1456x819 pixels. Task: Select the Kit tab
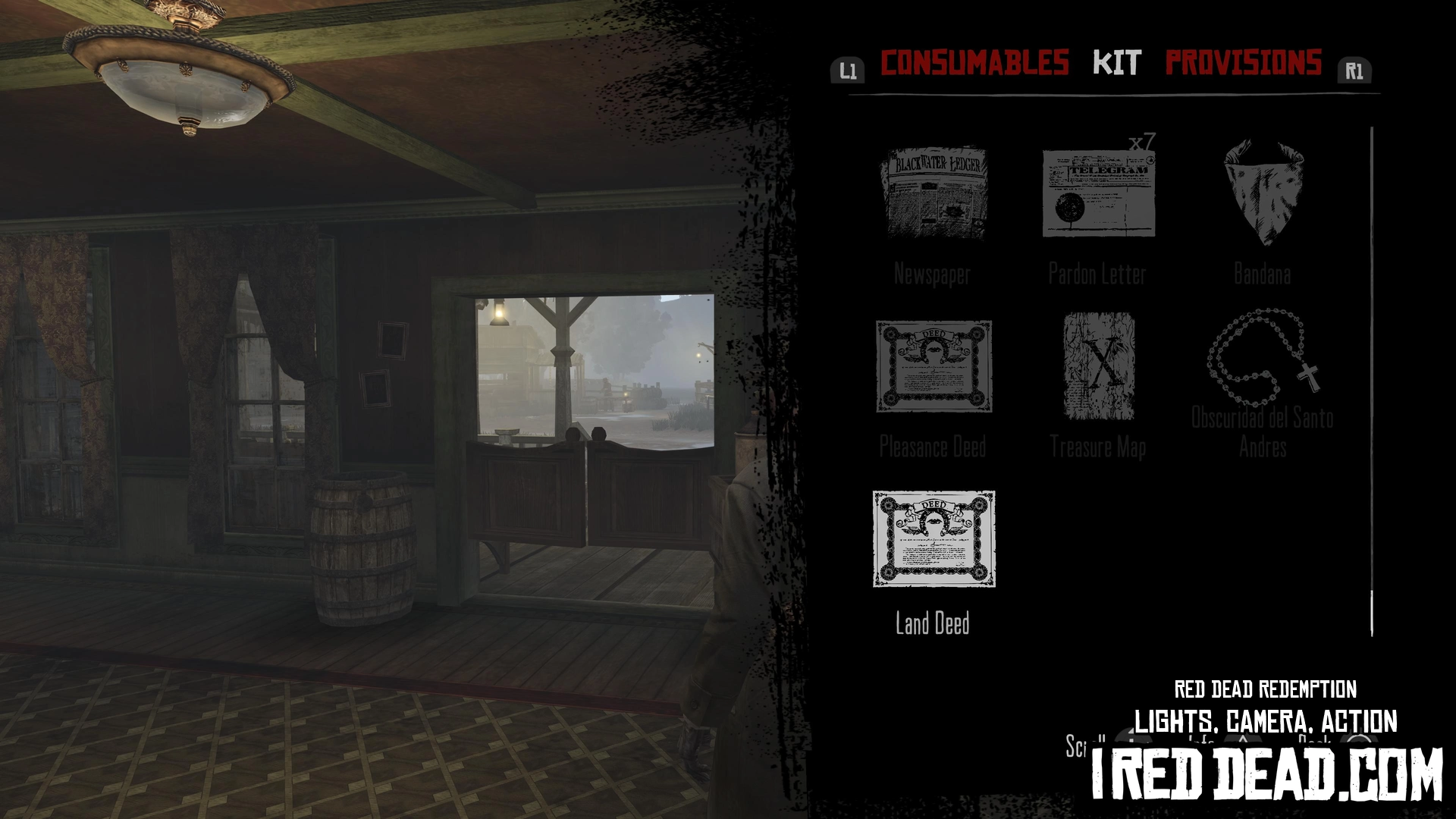1116,63
